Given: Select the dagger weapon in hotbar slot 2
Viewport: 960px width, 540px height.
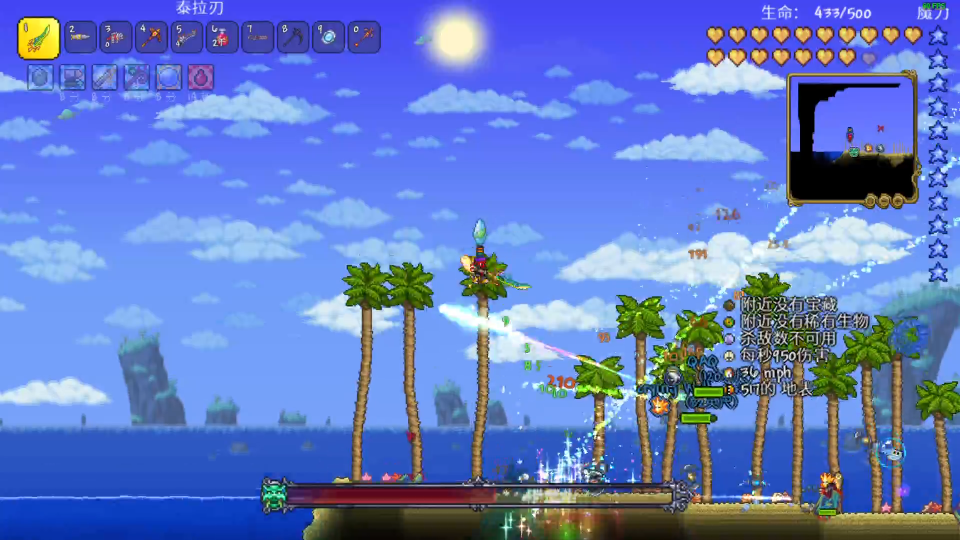Looking at the screenshot, I should click(x=82, y=38).
